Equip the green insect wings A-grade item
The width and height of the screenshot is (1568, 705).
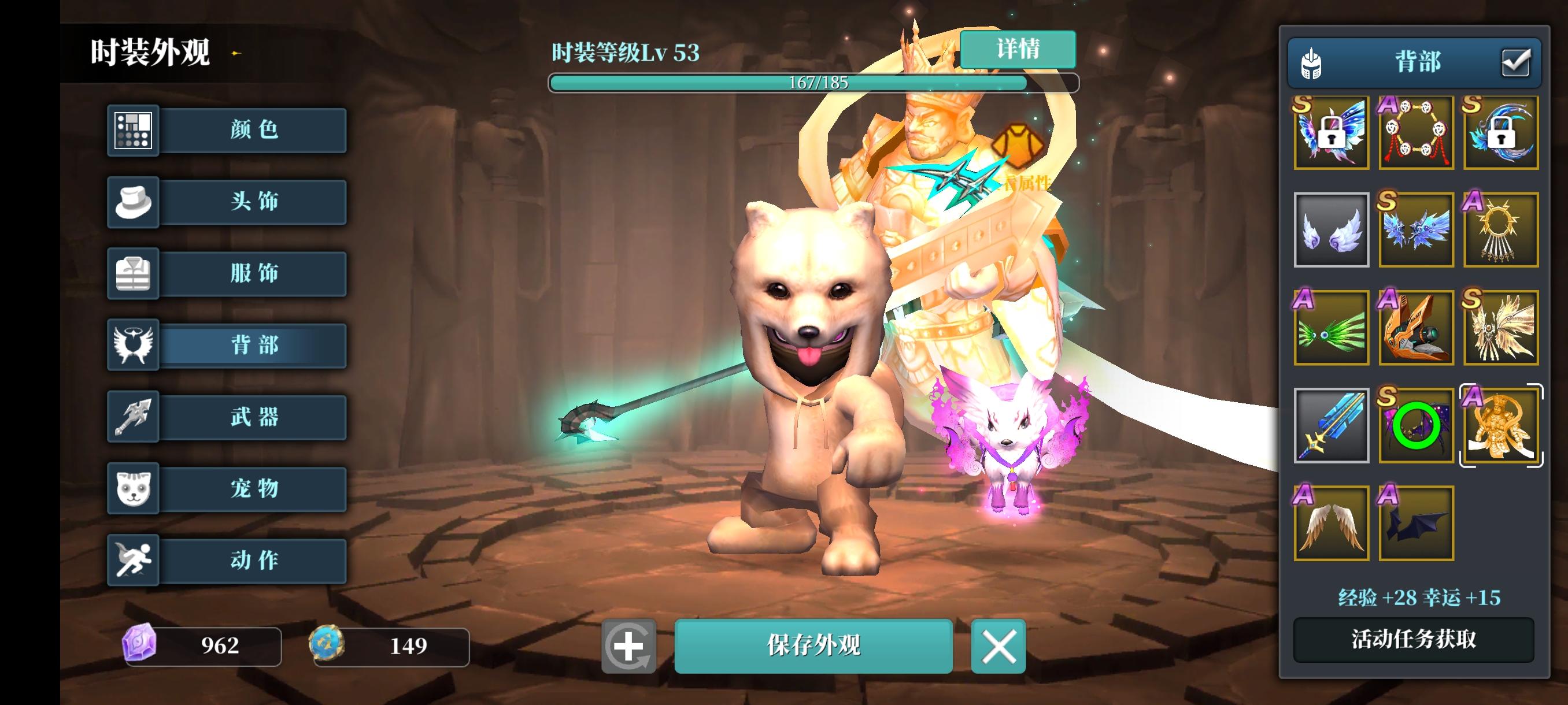(1332, 328)
